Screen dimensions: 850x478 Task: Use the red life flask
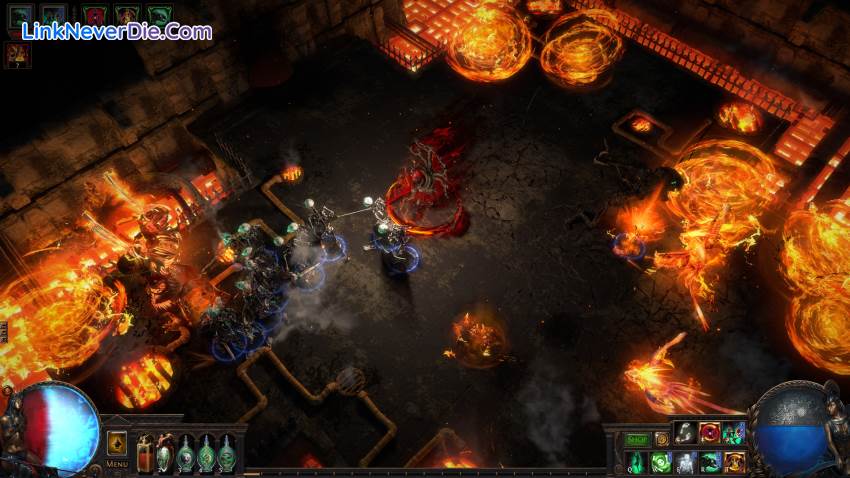pyautogui.click(x=145, y=454)
